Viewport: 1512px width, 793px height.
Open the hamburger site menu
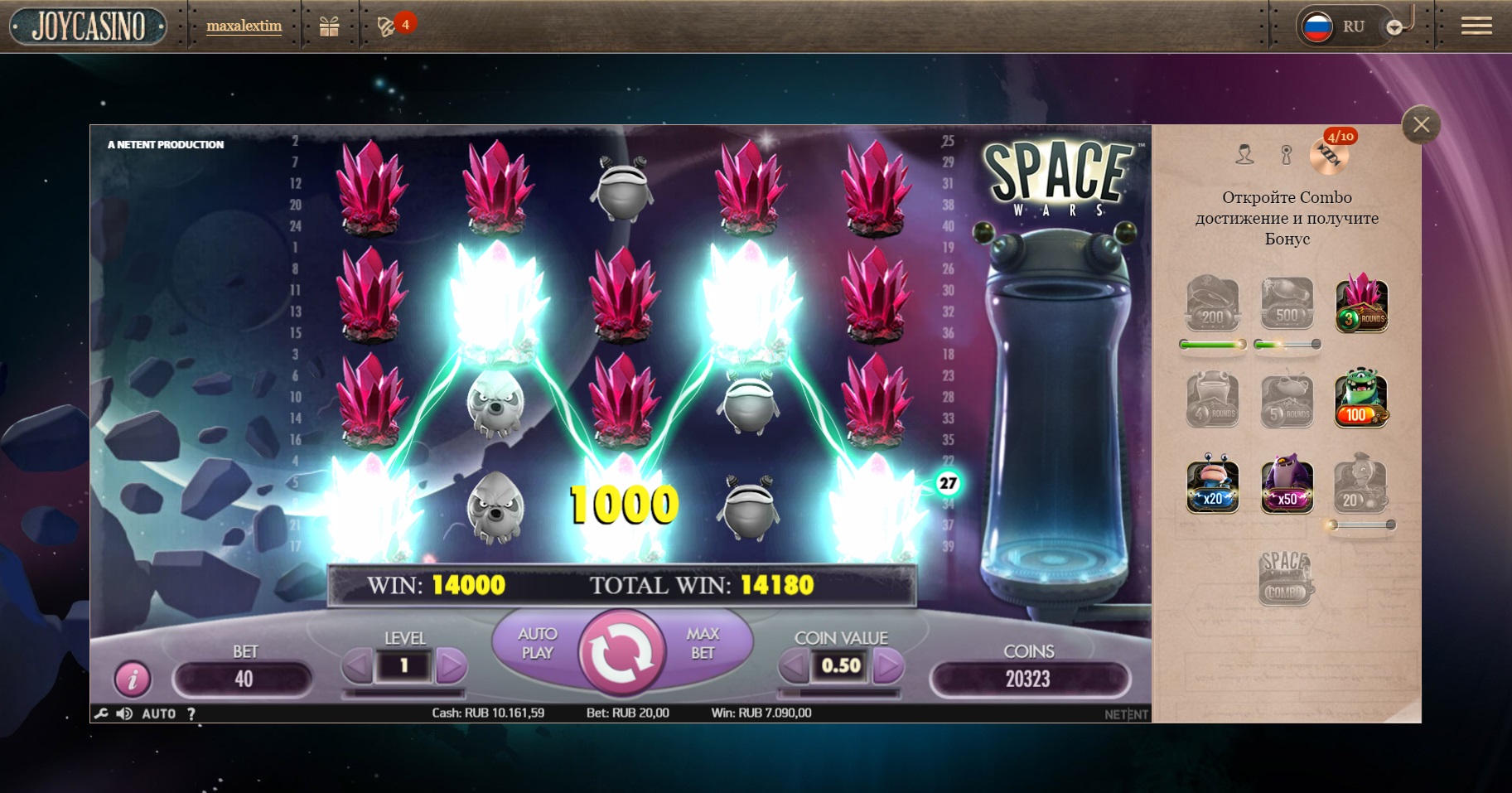pos(1476,27)
